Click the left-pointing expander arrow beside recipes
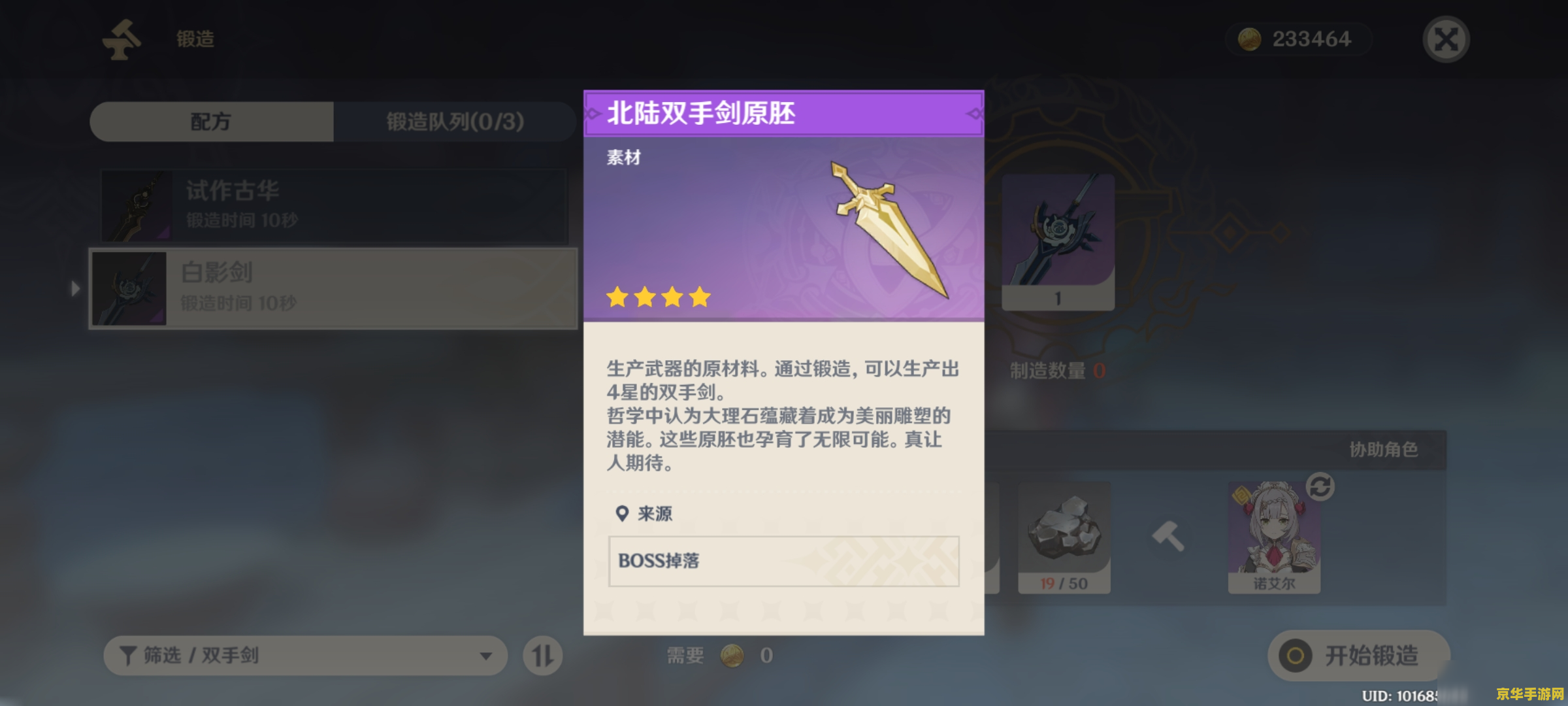This screenshot has width=1568, height=706. (76, 288)
